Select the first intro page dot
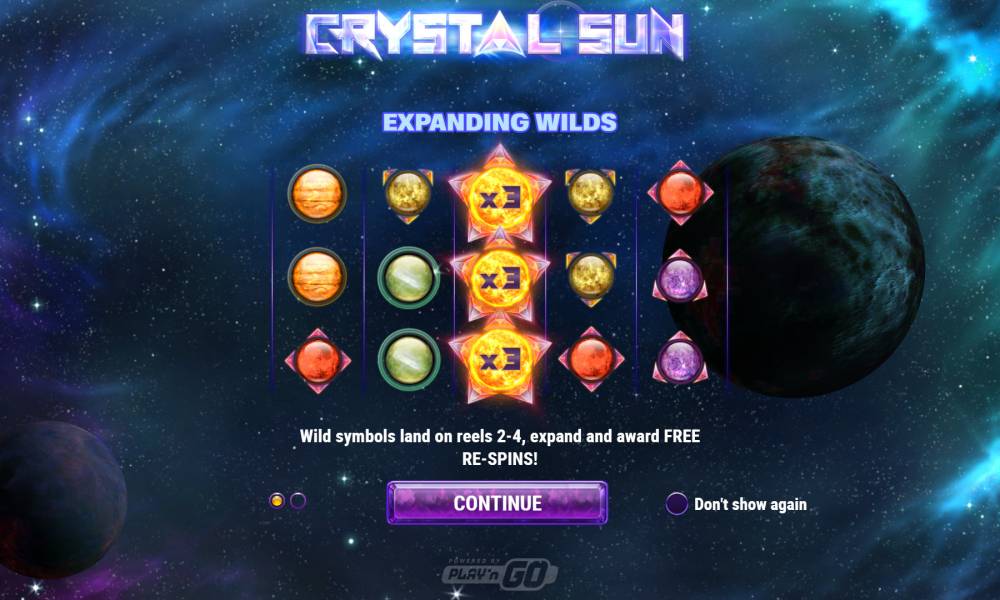 277,500
